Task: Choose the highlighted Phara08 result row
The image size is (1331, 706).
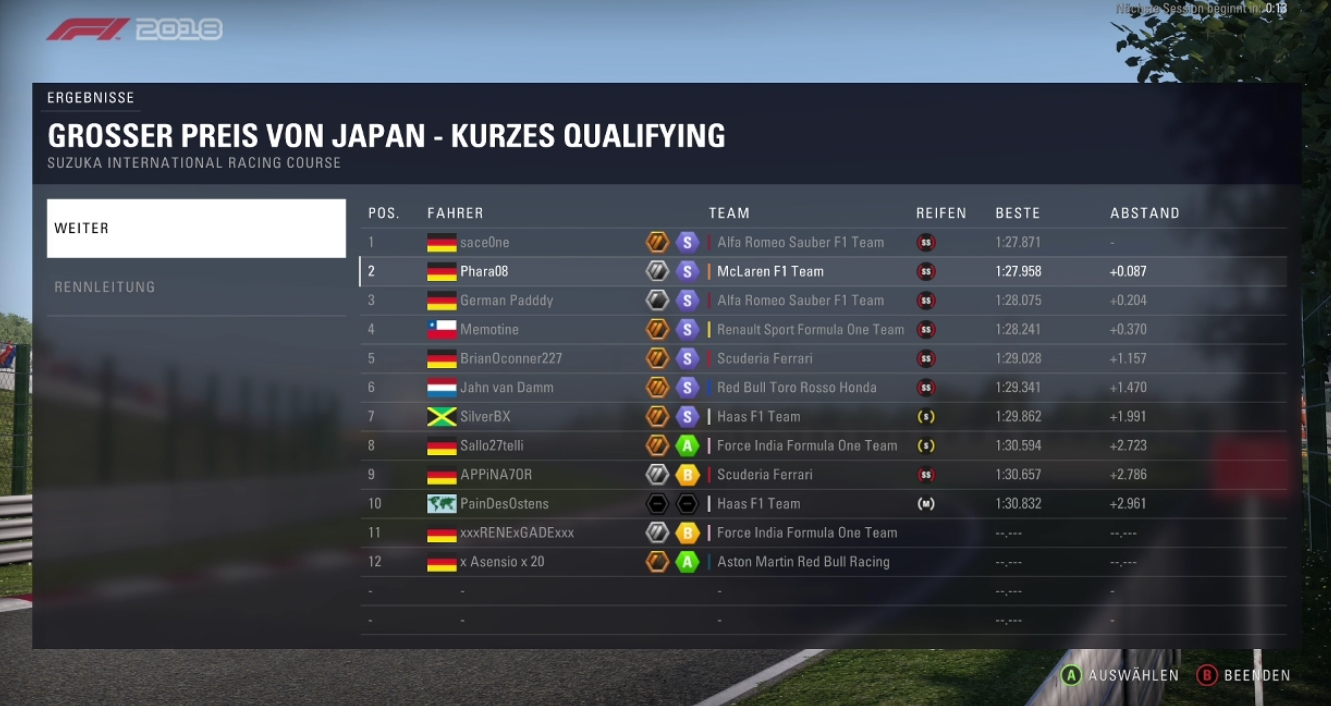Action: (822, 271)
